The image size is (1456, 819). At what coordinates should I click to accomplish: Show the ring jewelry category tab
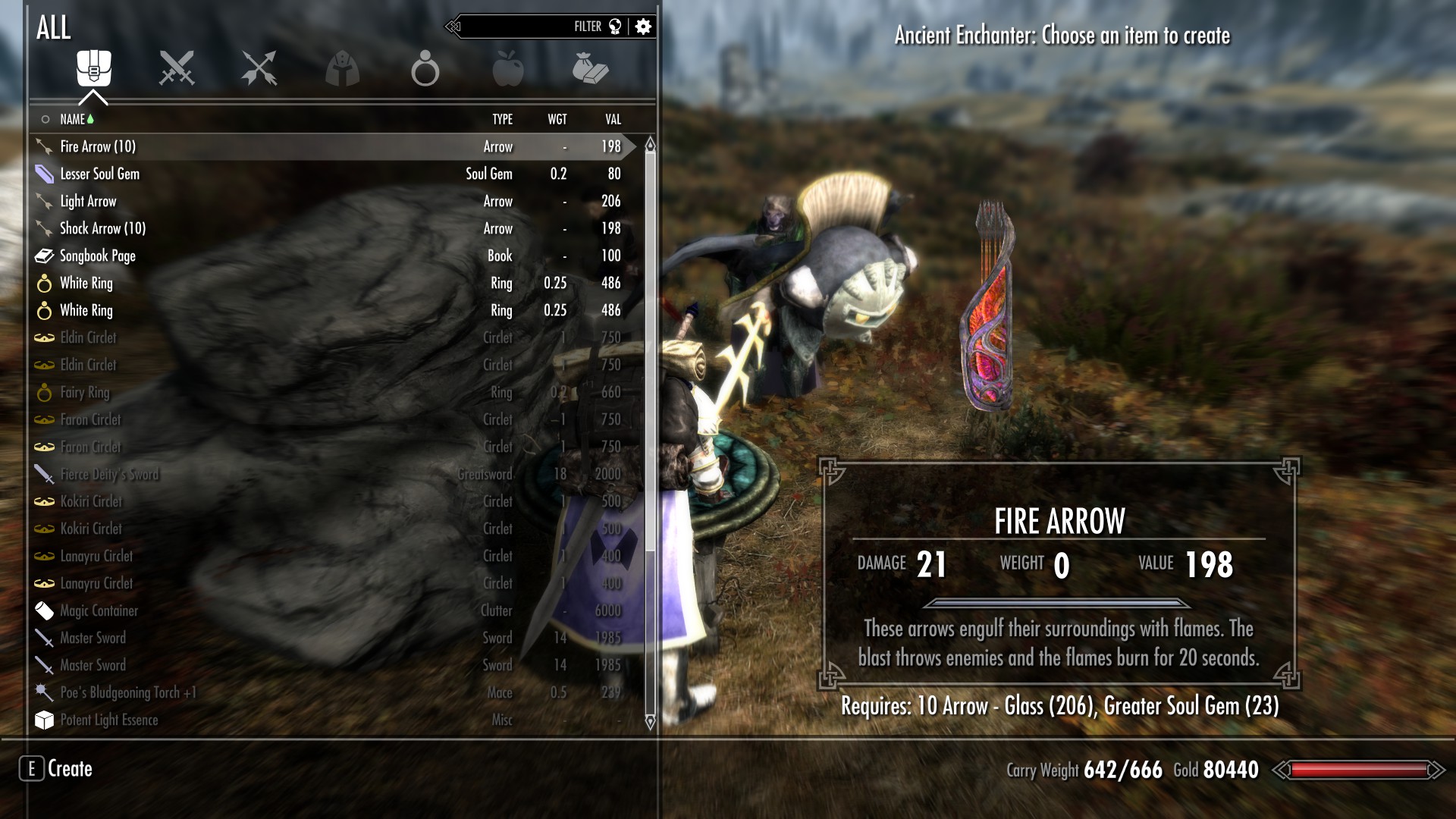pos(425,69)
